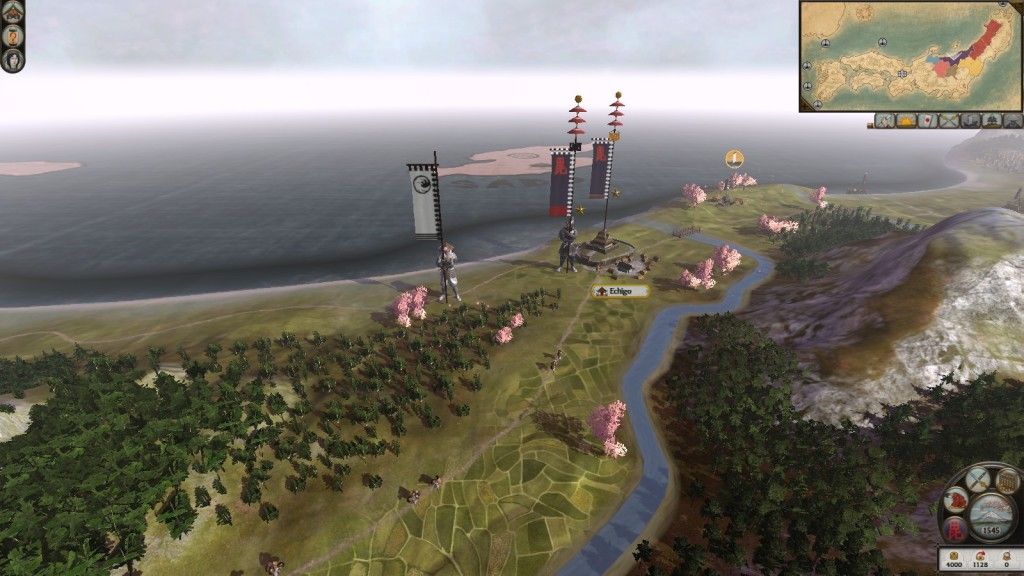Select the crossed arrows map filter
The image size is (1024, 576).
click(948, 121)
